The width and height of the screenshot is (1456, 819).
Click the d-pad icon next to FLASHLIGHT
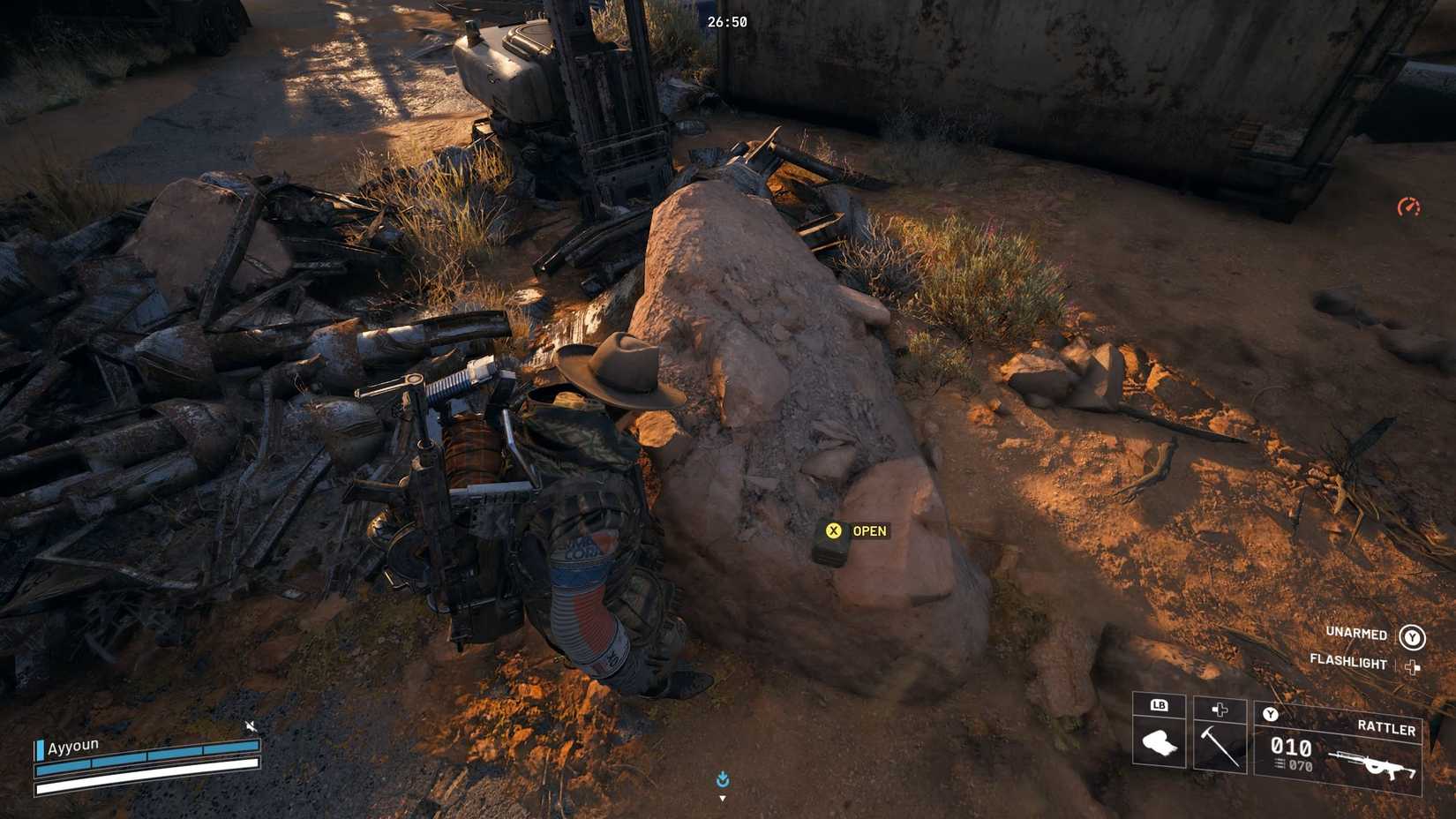1412,667
